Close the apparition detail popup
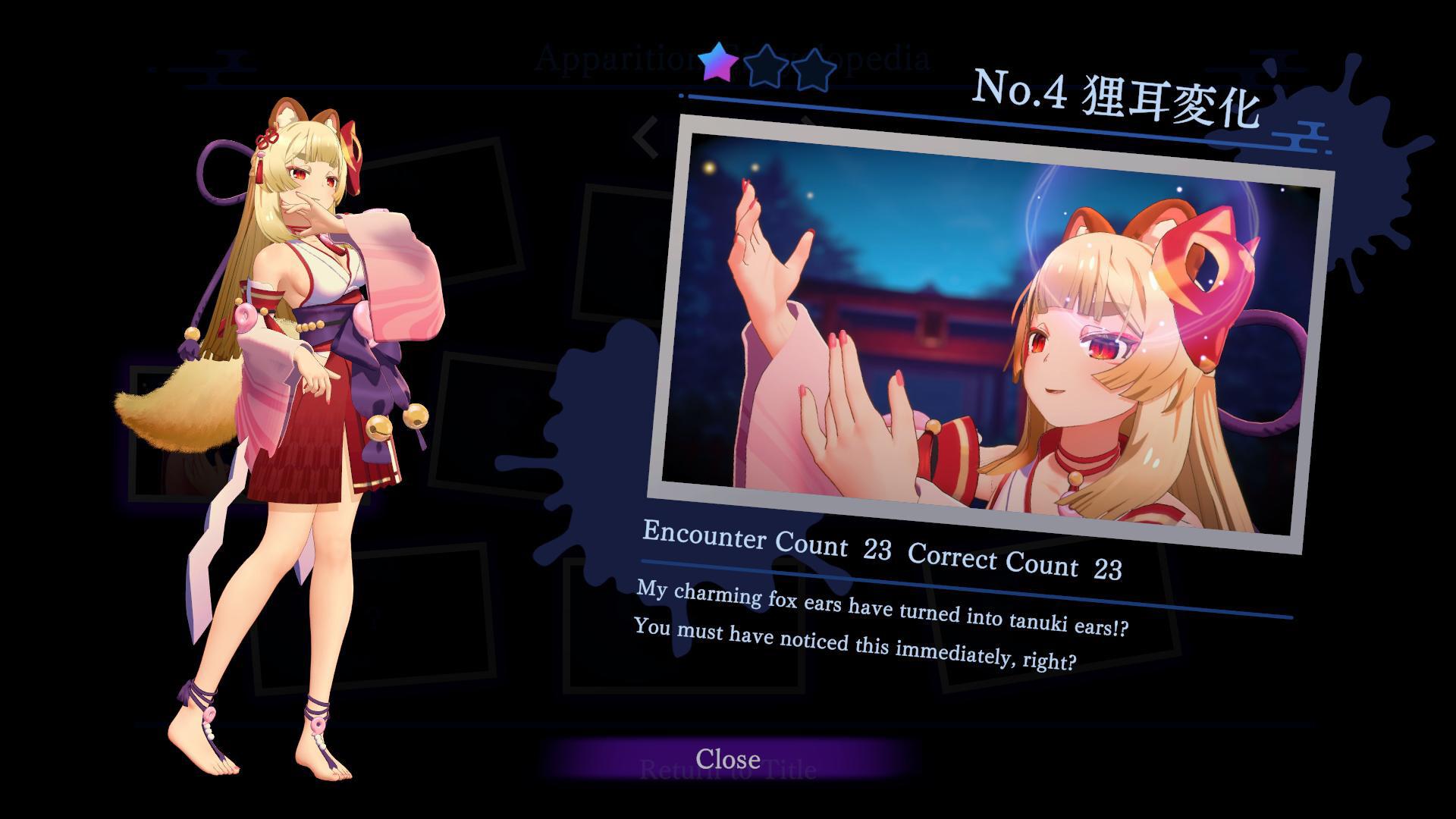The image size is (1456, 819). [728, 759]
